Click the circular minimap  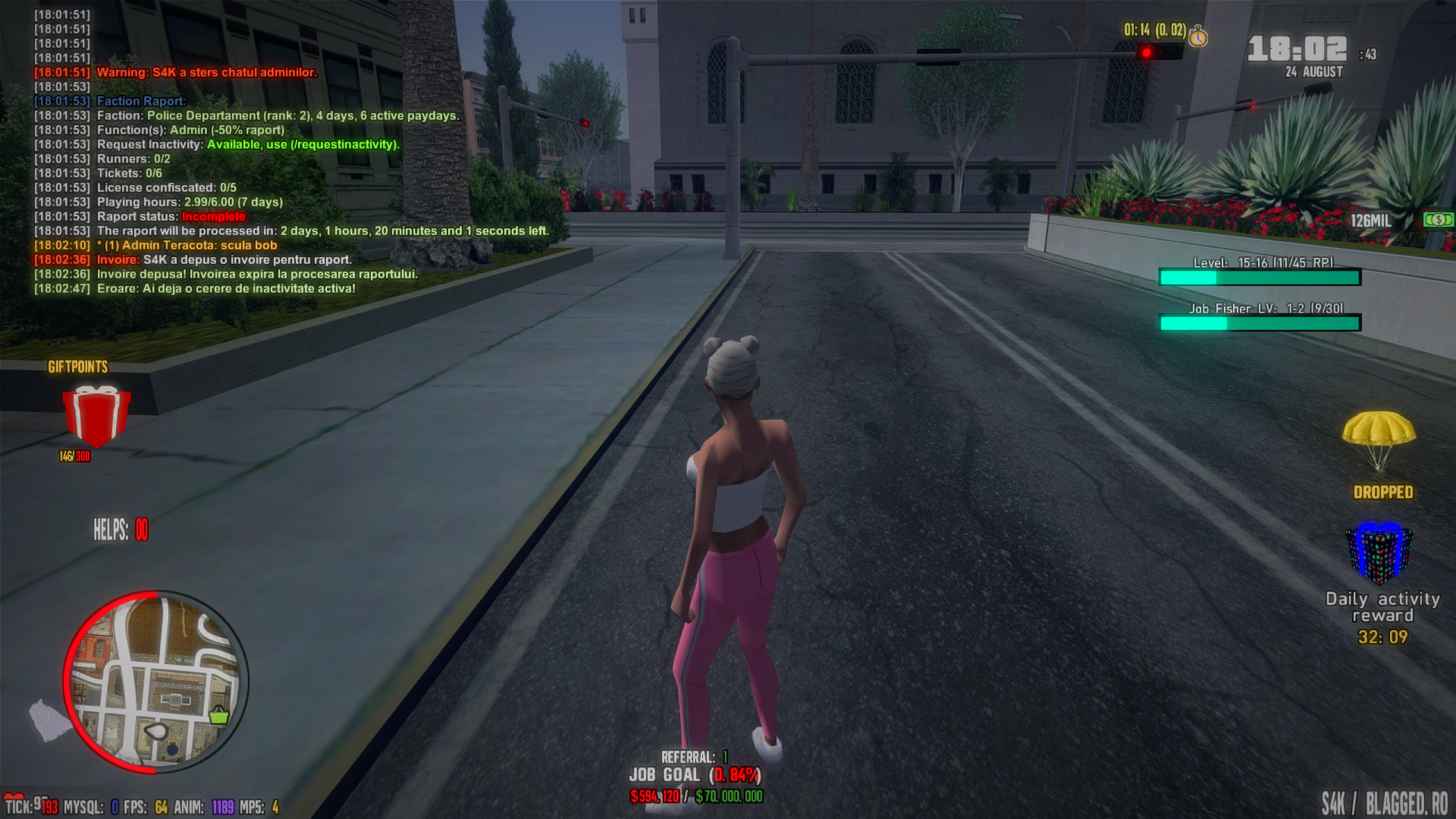coord(156,682)
